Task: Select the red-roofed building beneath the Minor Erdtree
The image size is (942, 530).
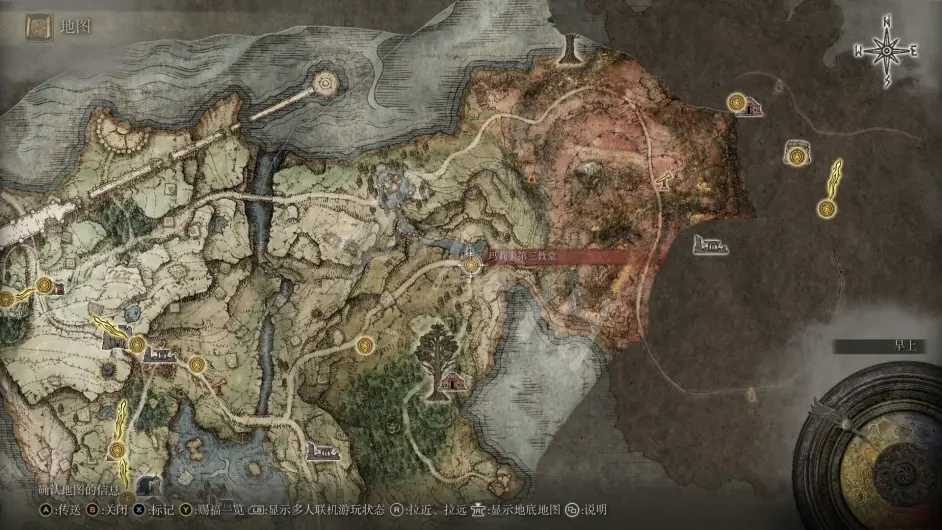Action: (x=453, y=381)
